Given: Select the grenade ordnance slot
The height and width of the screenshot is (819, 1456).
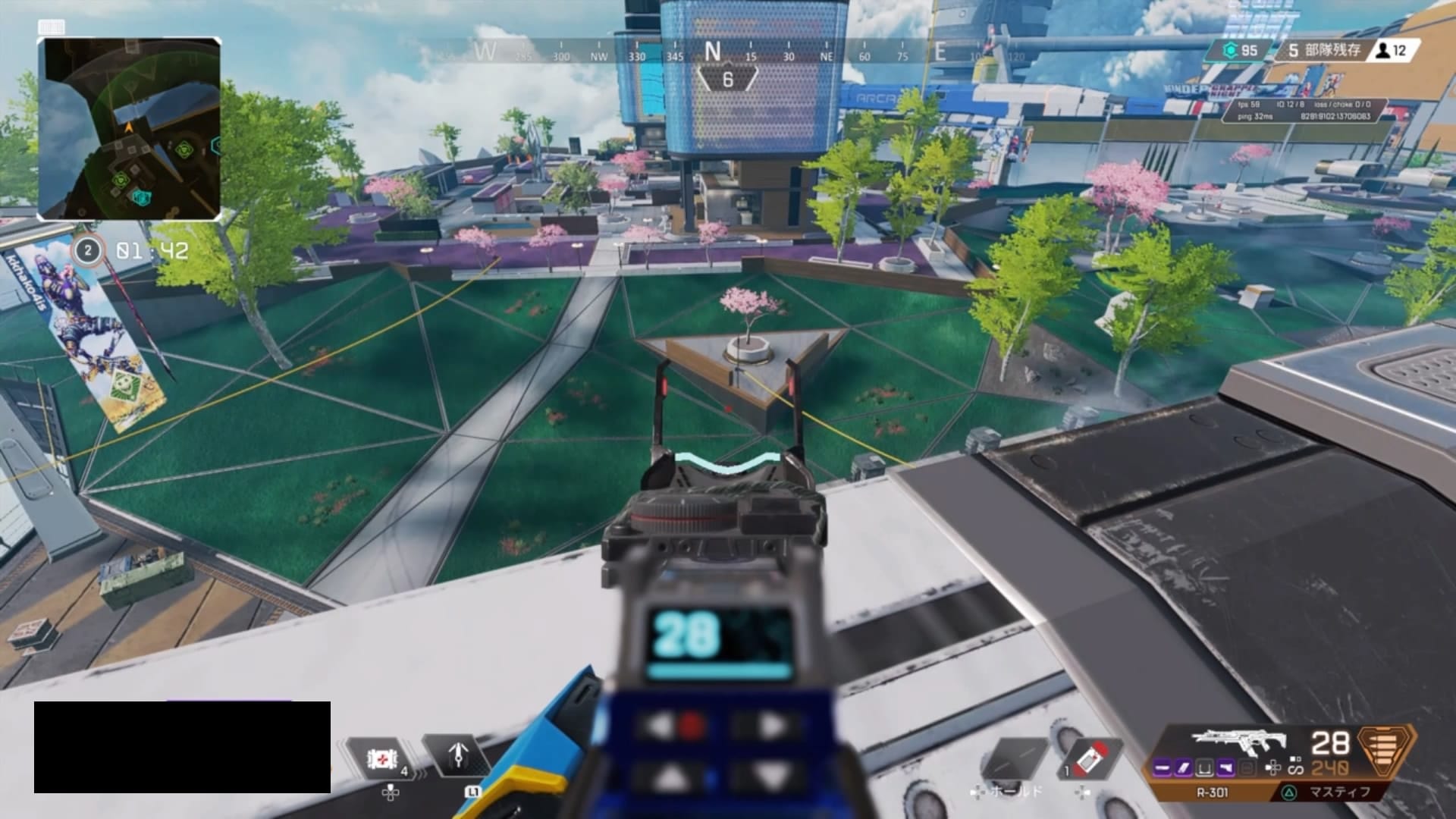Looking at the screenshot, I should coord(1090,759).
